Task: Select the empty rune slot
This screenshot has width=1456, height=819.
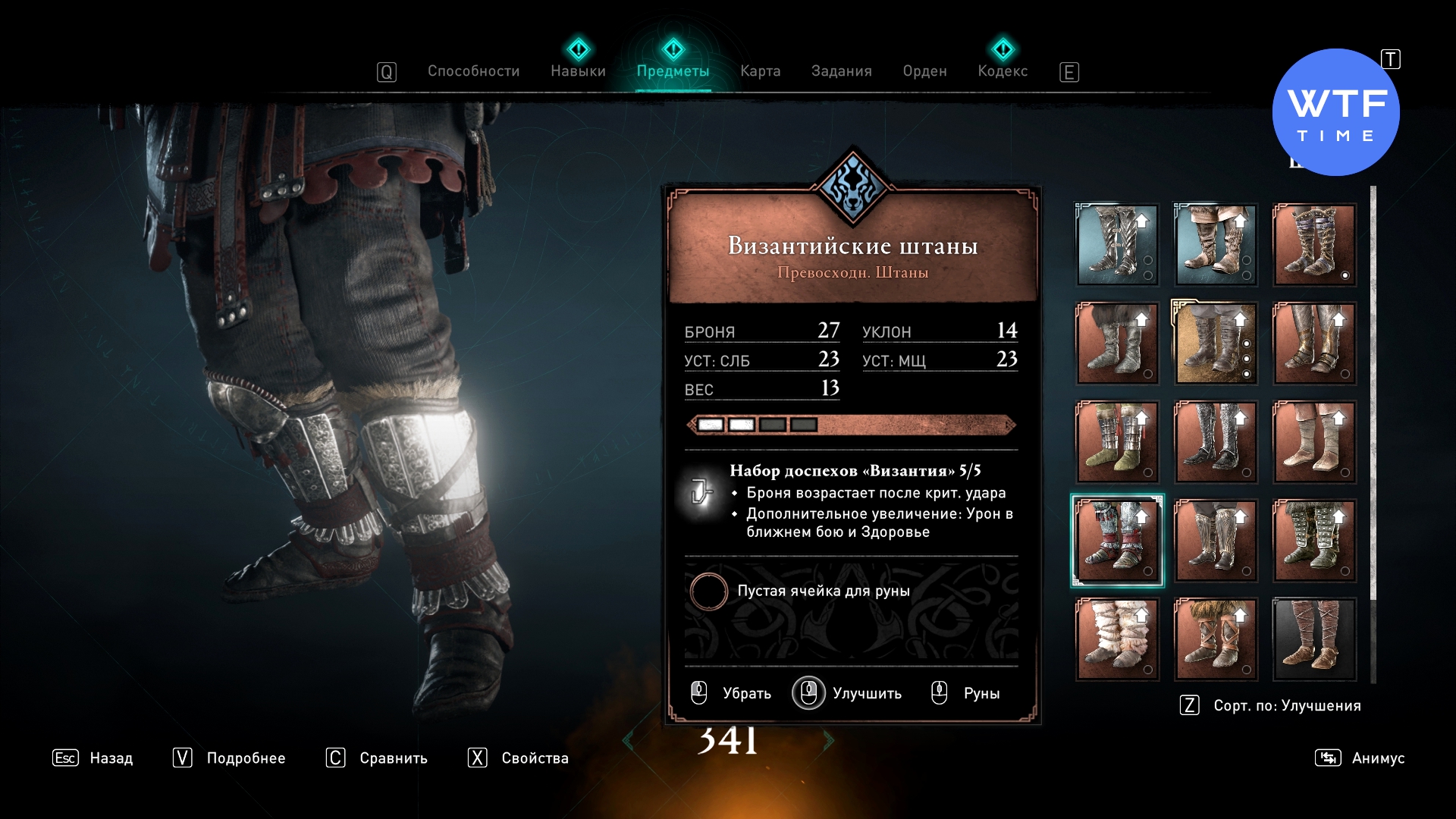Action: 709,591
